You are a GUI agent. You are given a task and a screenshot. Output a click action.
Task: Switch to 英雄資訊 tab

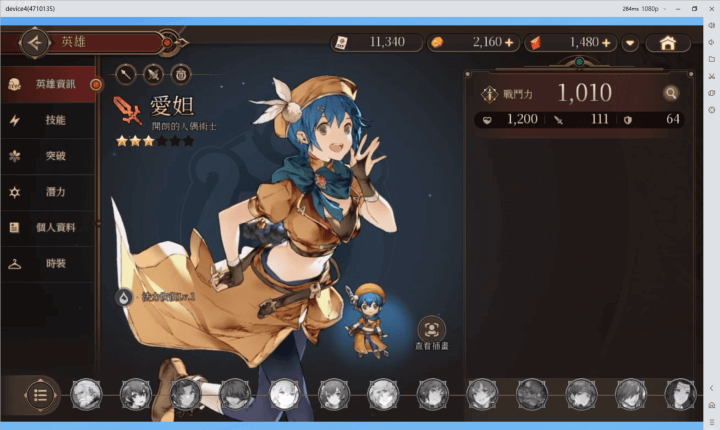coord(50,85)
